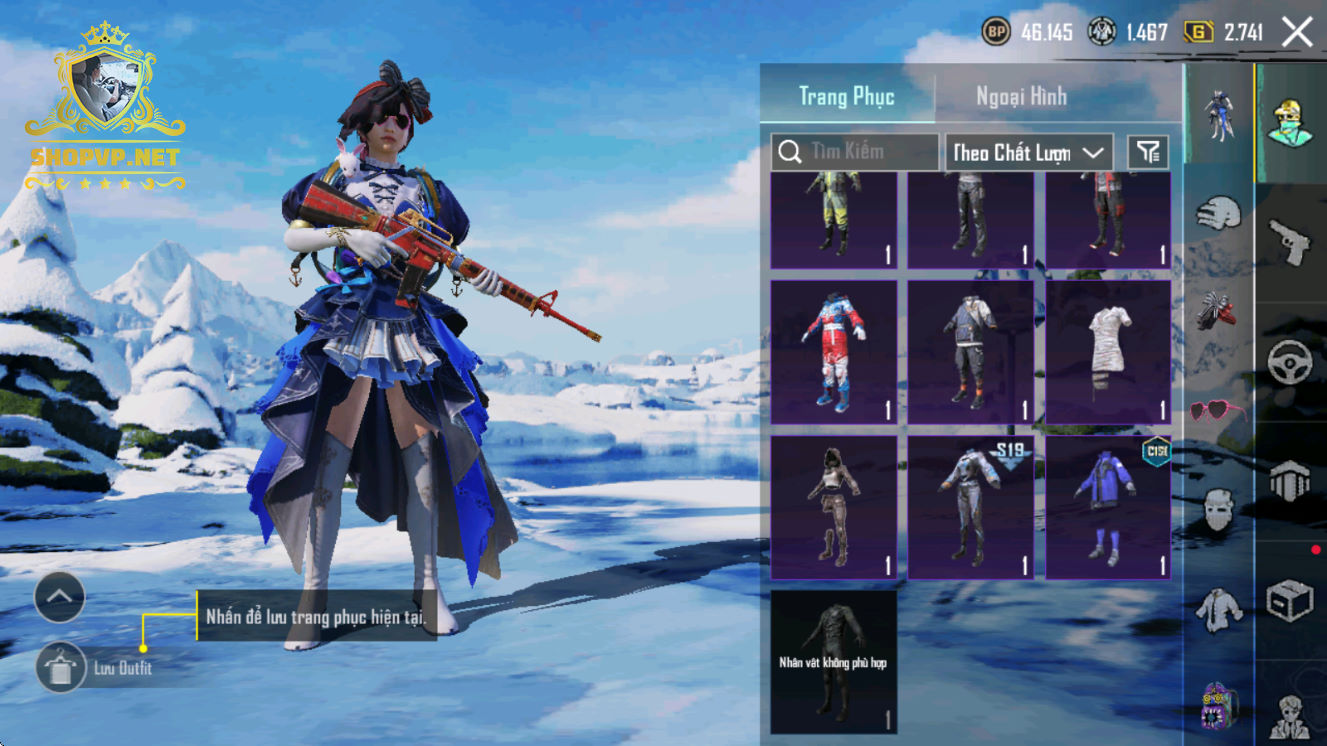Click the Tìm Kiếm search field
This screenshot has width=1327, height=746.
pyautogui.click(x=855, y=152)
